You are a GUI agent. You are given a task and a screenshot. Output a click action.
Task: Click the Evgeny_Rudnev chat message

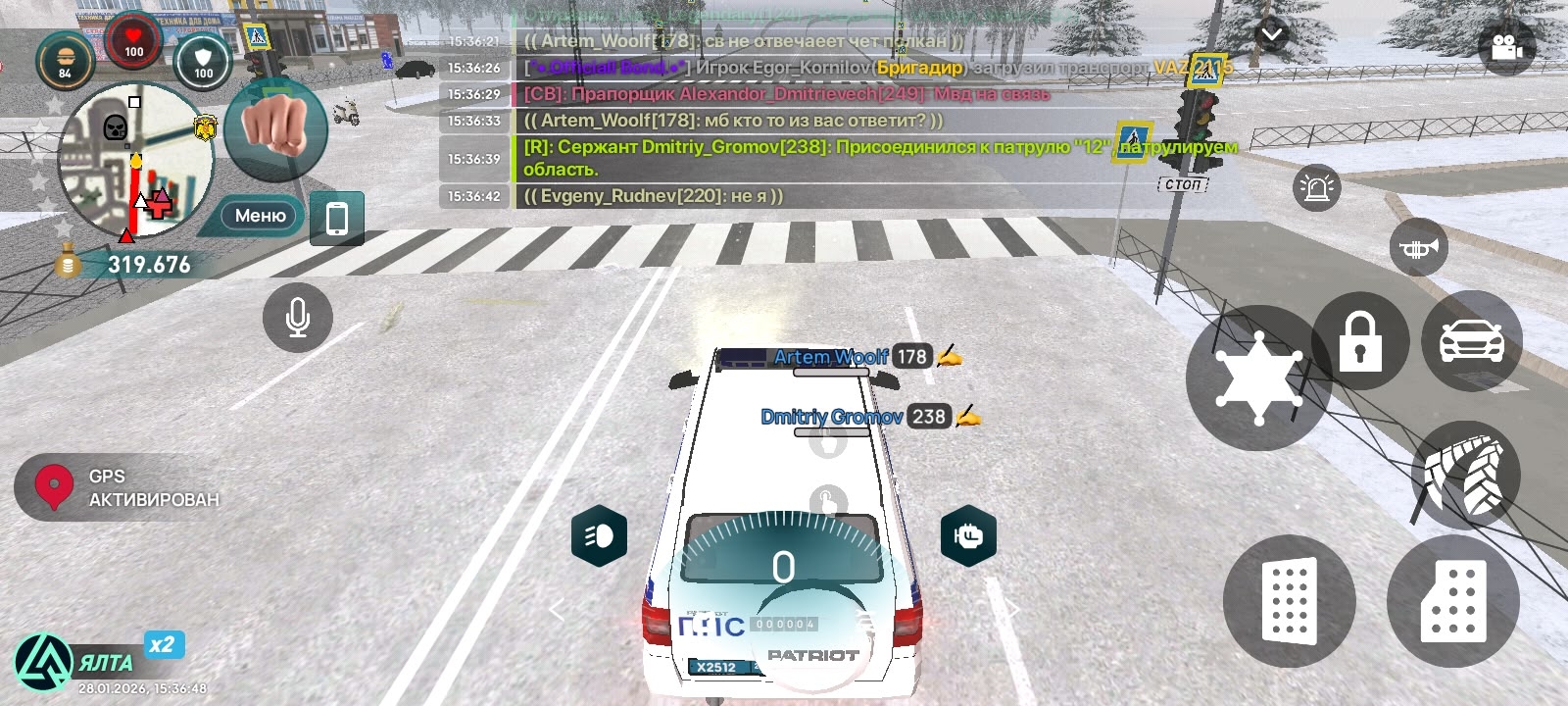click(654, 196)
